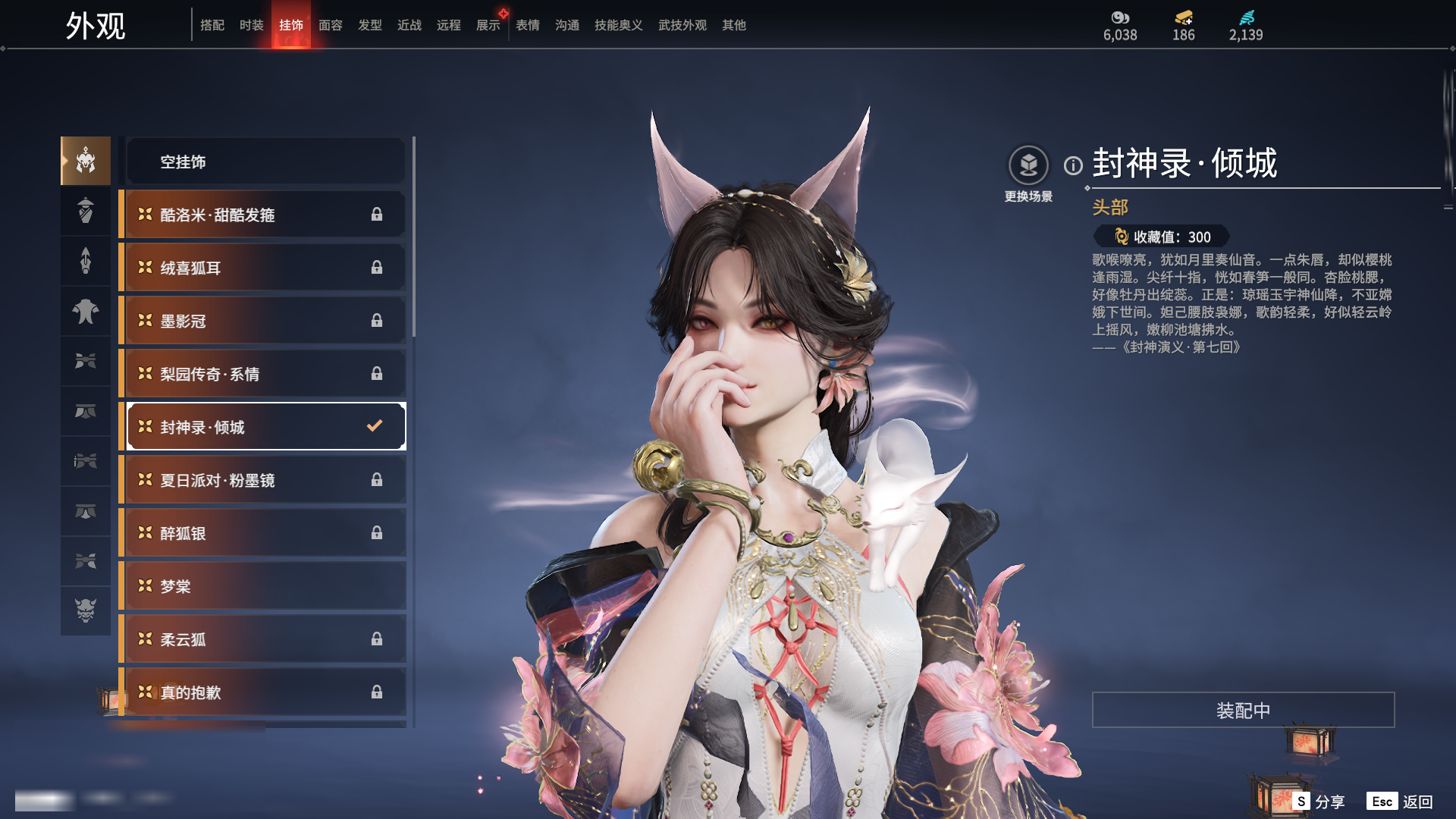Select the demon mask category icon

pos(86,610)
